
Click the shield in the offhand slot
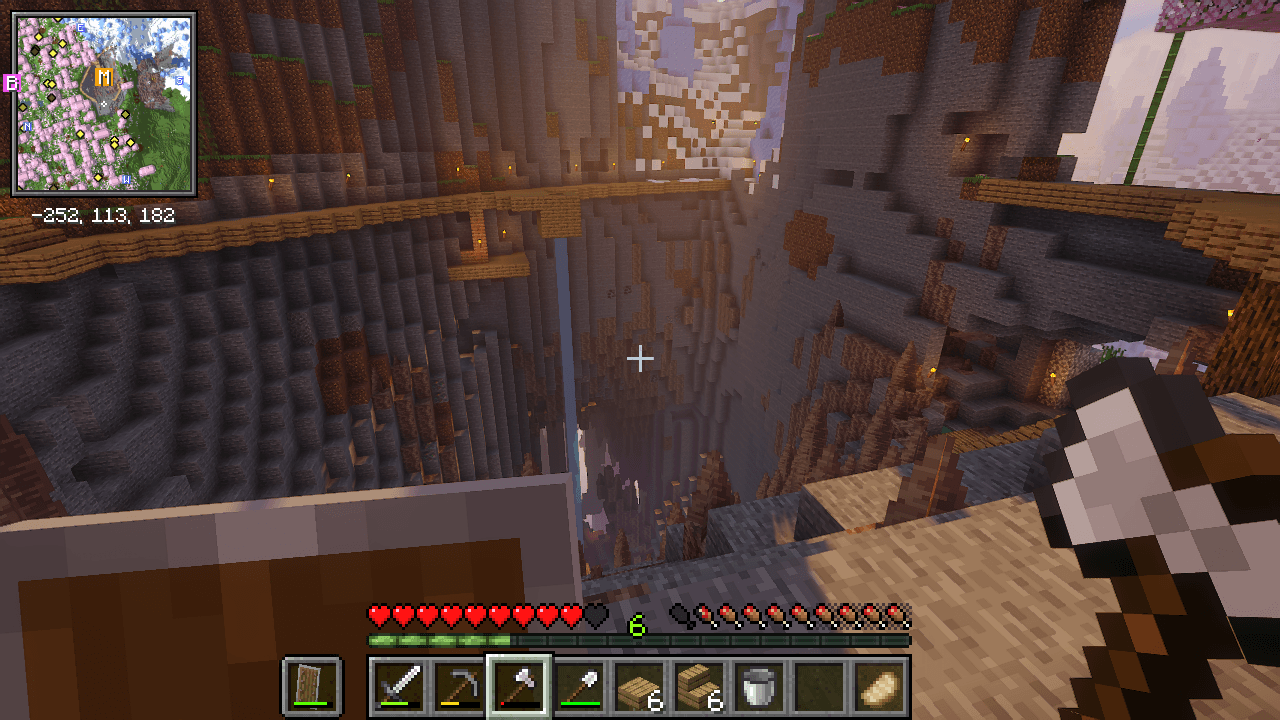point(309,686)
